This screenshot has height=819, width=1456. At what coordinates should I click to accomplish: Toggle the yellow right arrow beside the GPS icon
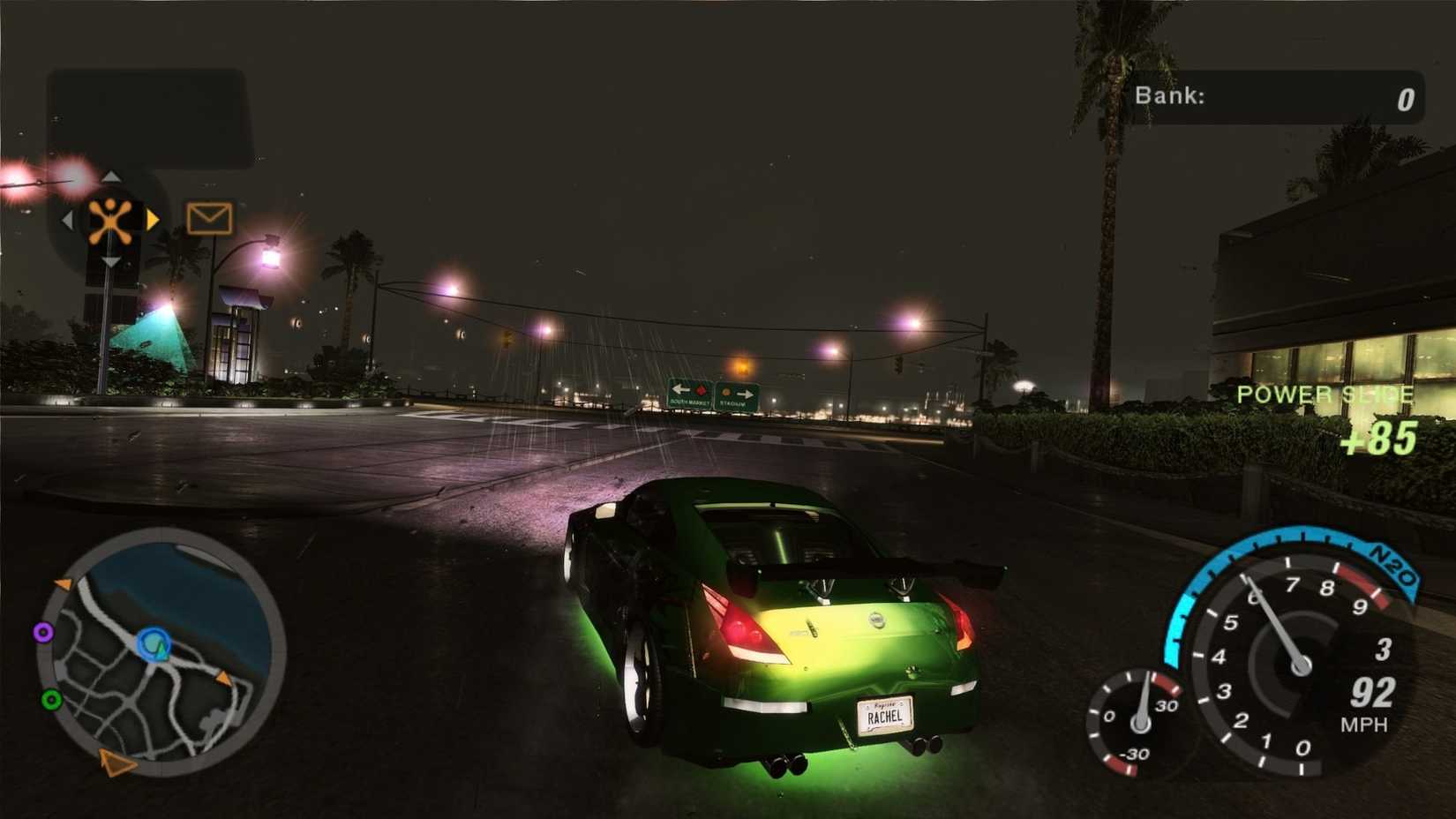pos(152,220)
